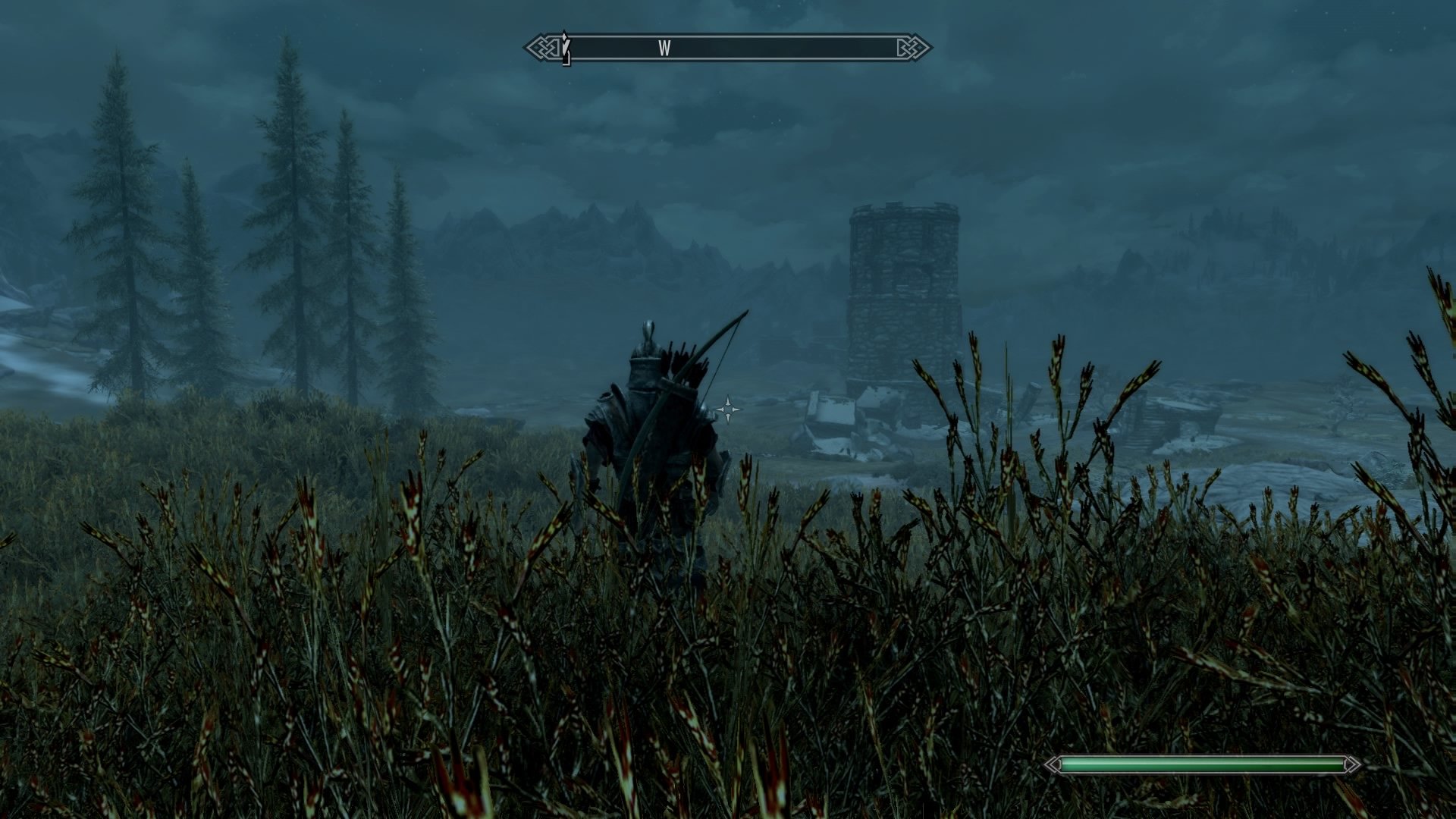1456x819 pixels.
Task: Select the W direction marker on the compass
Action: click(664, 48)
